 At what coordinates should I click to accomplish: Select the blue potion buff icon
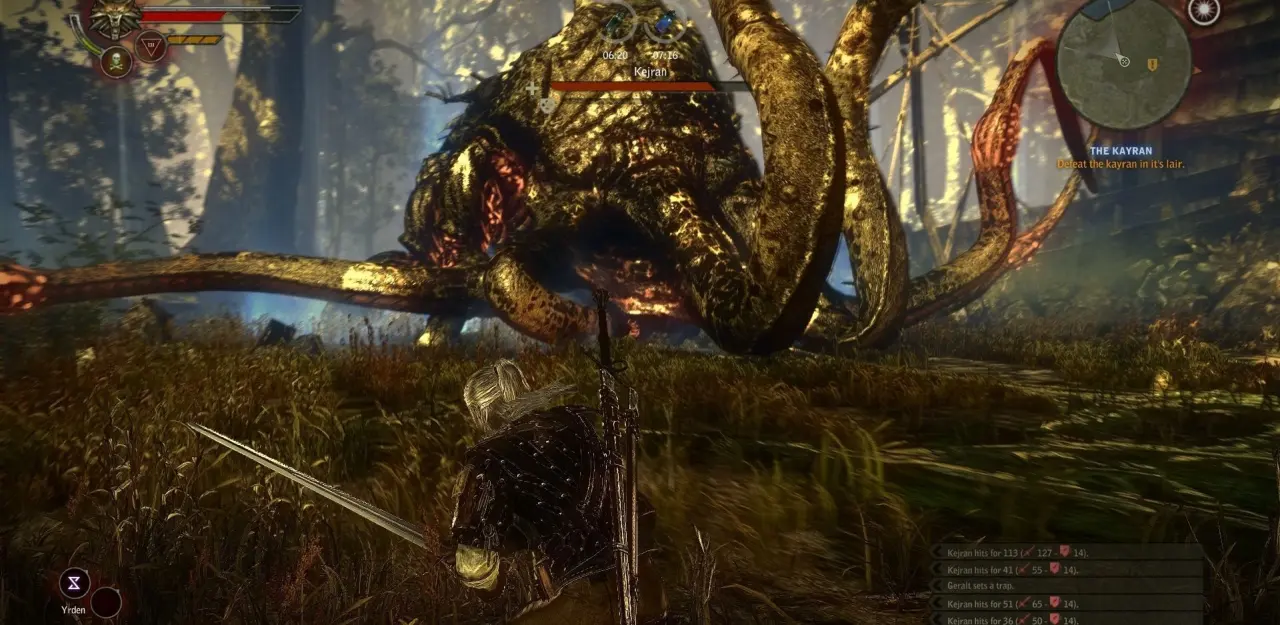coord(665,22)
